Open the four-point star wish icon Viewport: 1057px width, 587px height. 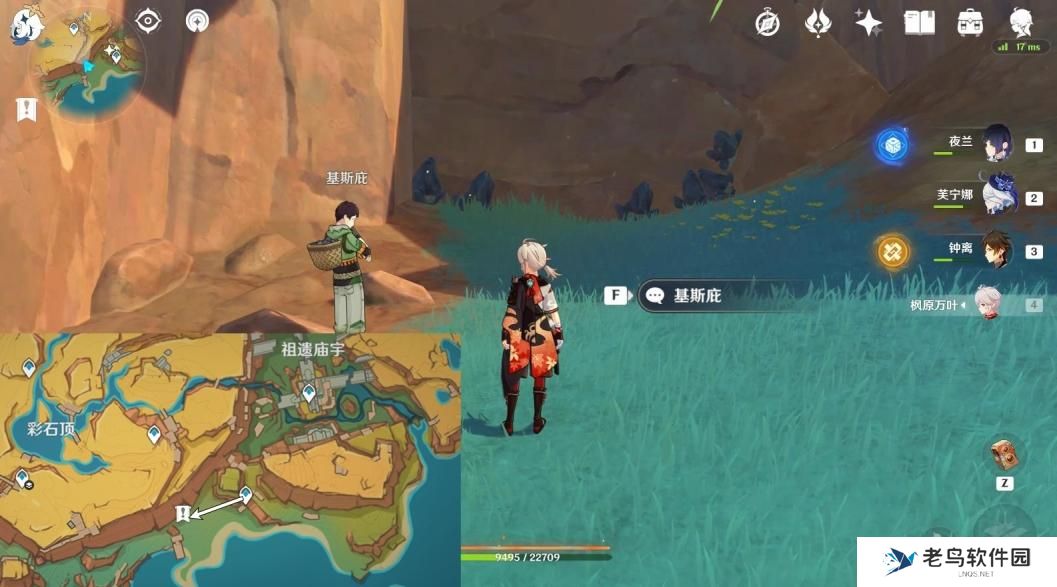pyautogui.click(x=868, y=23)
